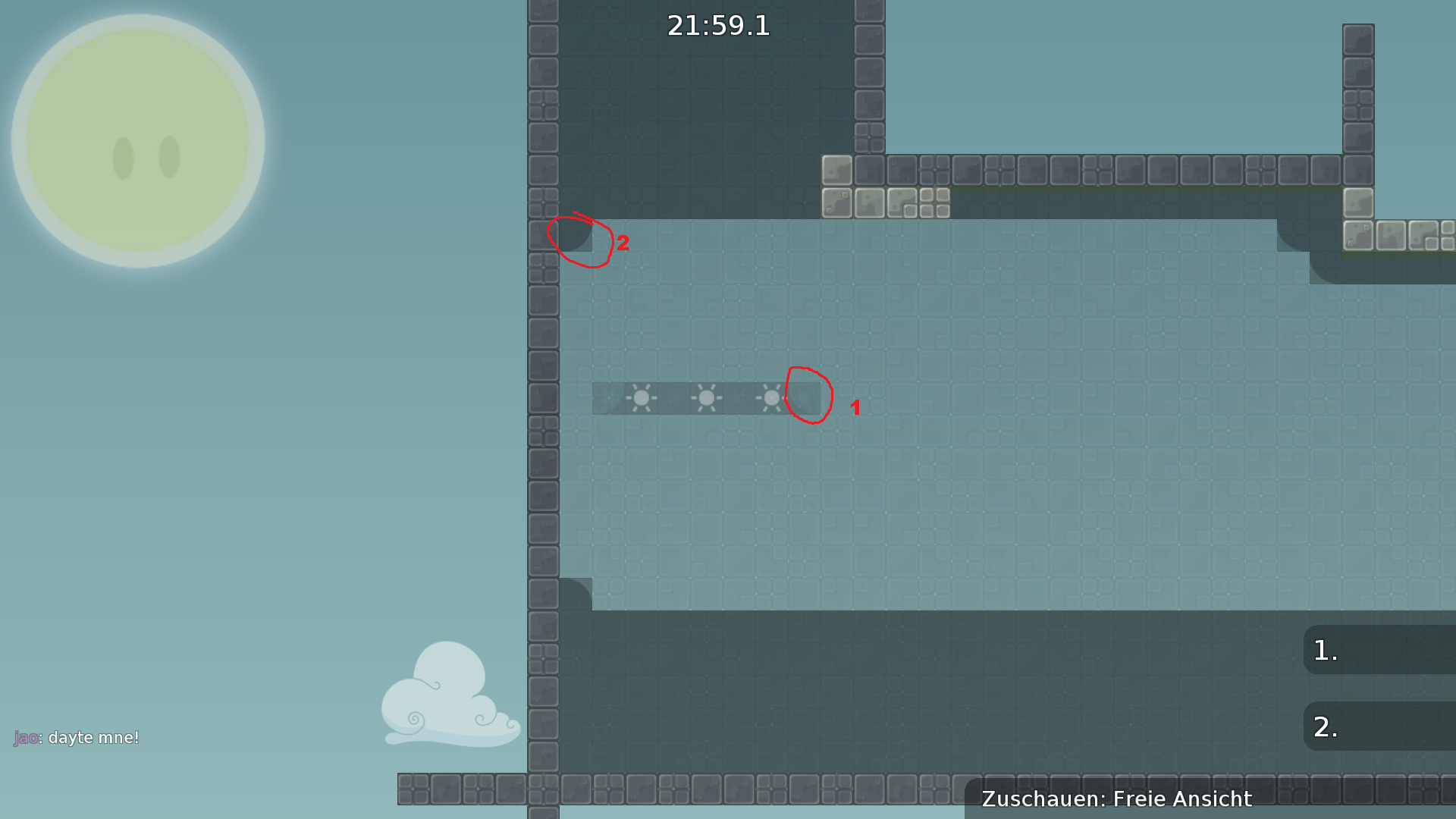Click jao's chat message dayte mne!

point(76,736)
